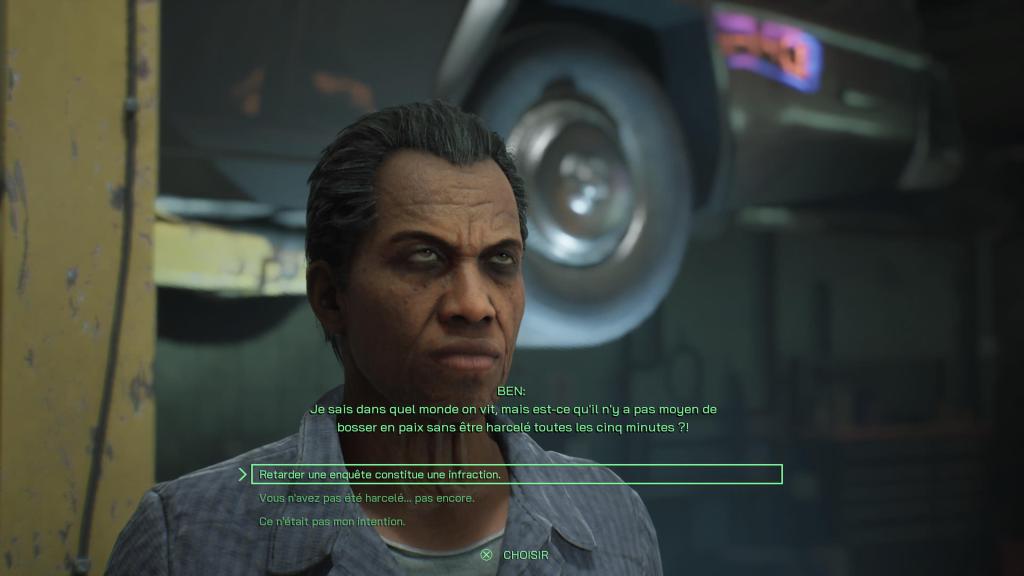This screenshot has height=576, width=1024.
Task: Choose "Retarder une enquête constitue une infraction."
Action: [380, 474]
